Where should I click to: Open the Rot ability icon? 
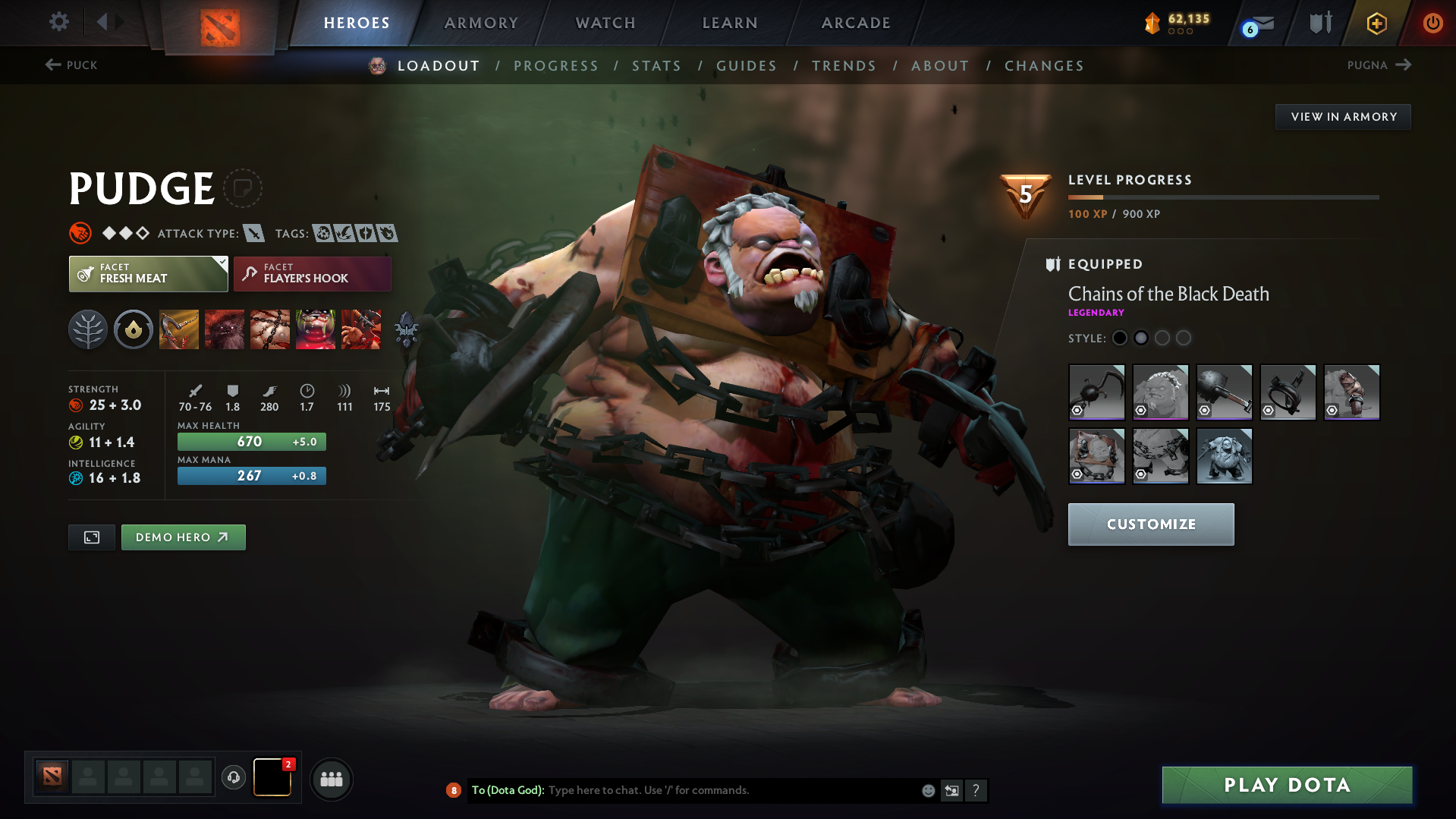click(x=225, y=329)
